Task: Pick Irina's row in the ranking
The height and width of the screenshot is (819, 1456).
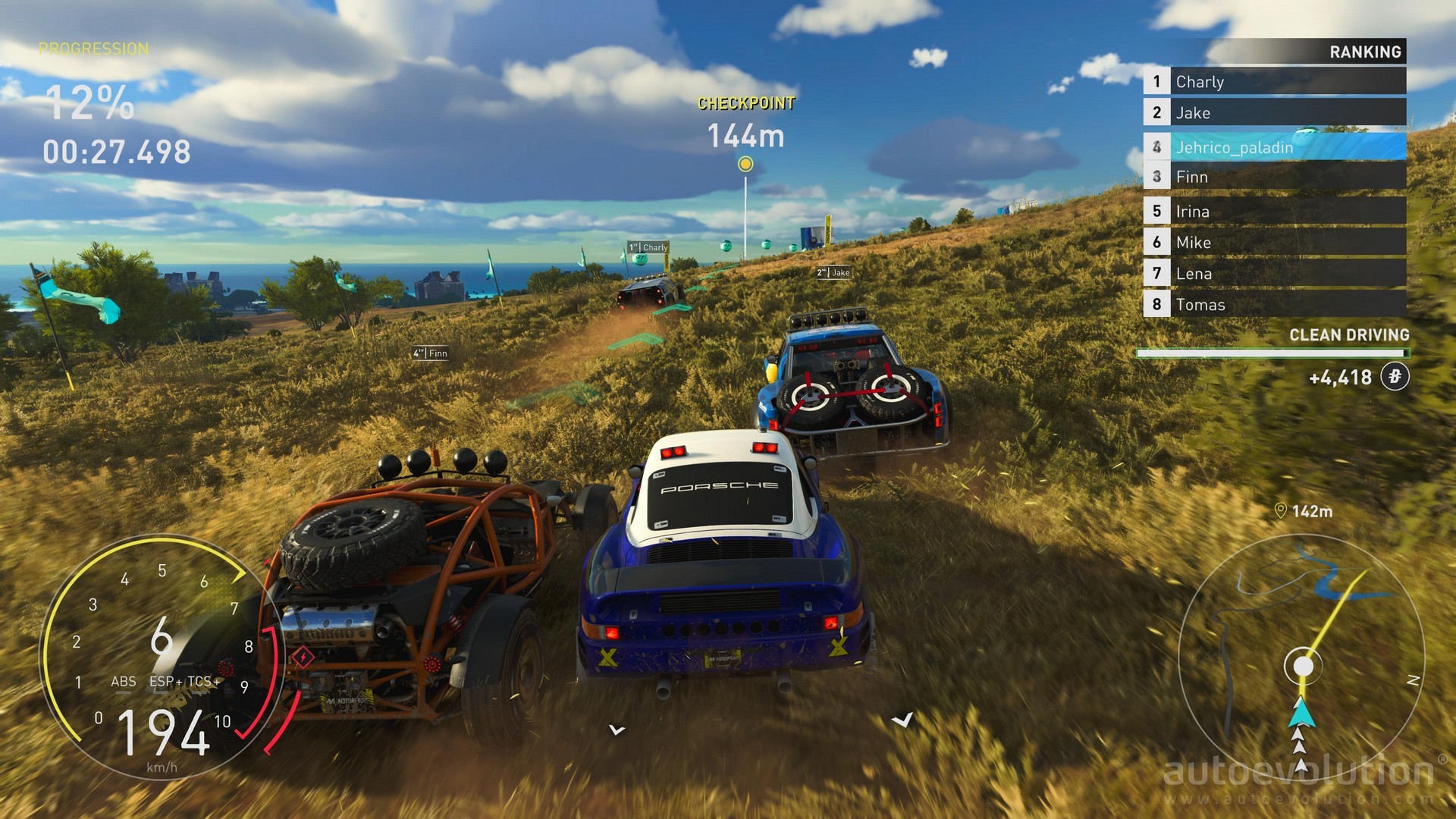Action: [1274, 212]
